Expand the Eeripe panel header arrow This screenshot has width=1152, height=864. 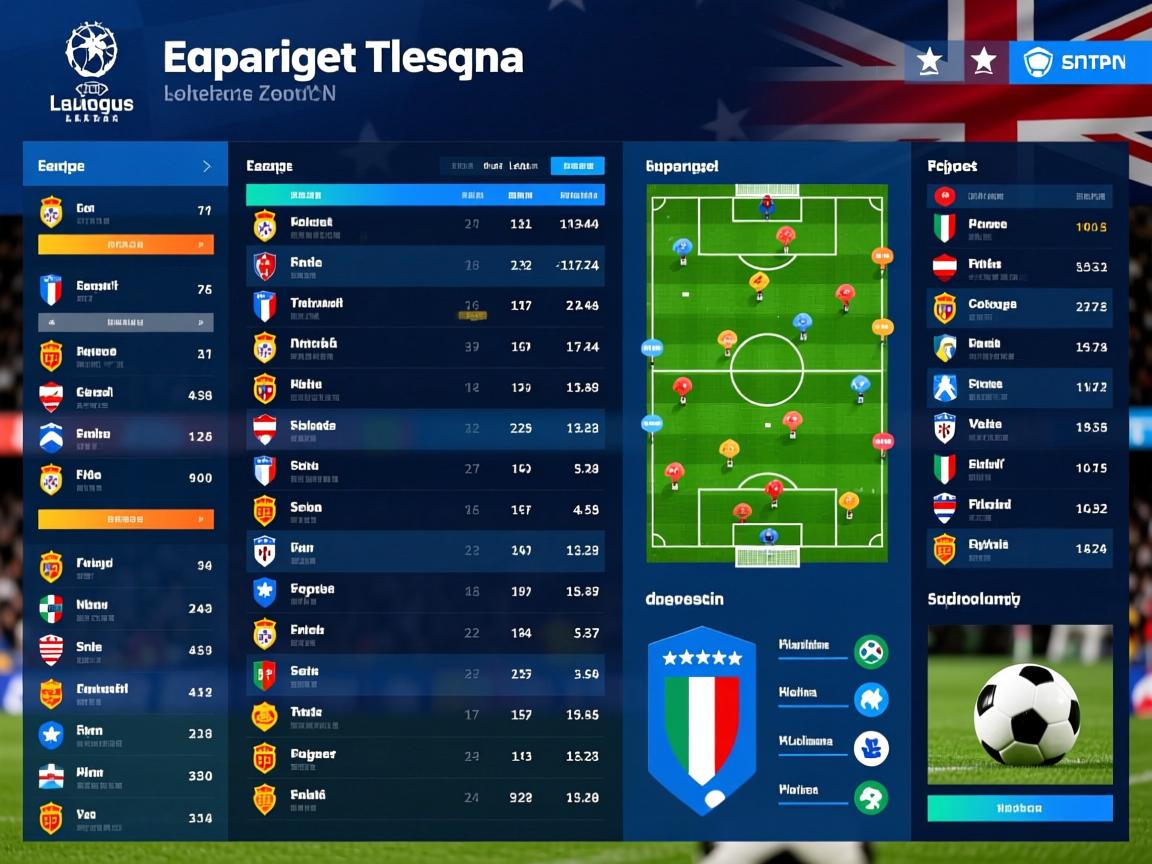[x=206, y=166]
